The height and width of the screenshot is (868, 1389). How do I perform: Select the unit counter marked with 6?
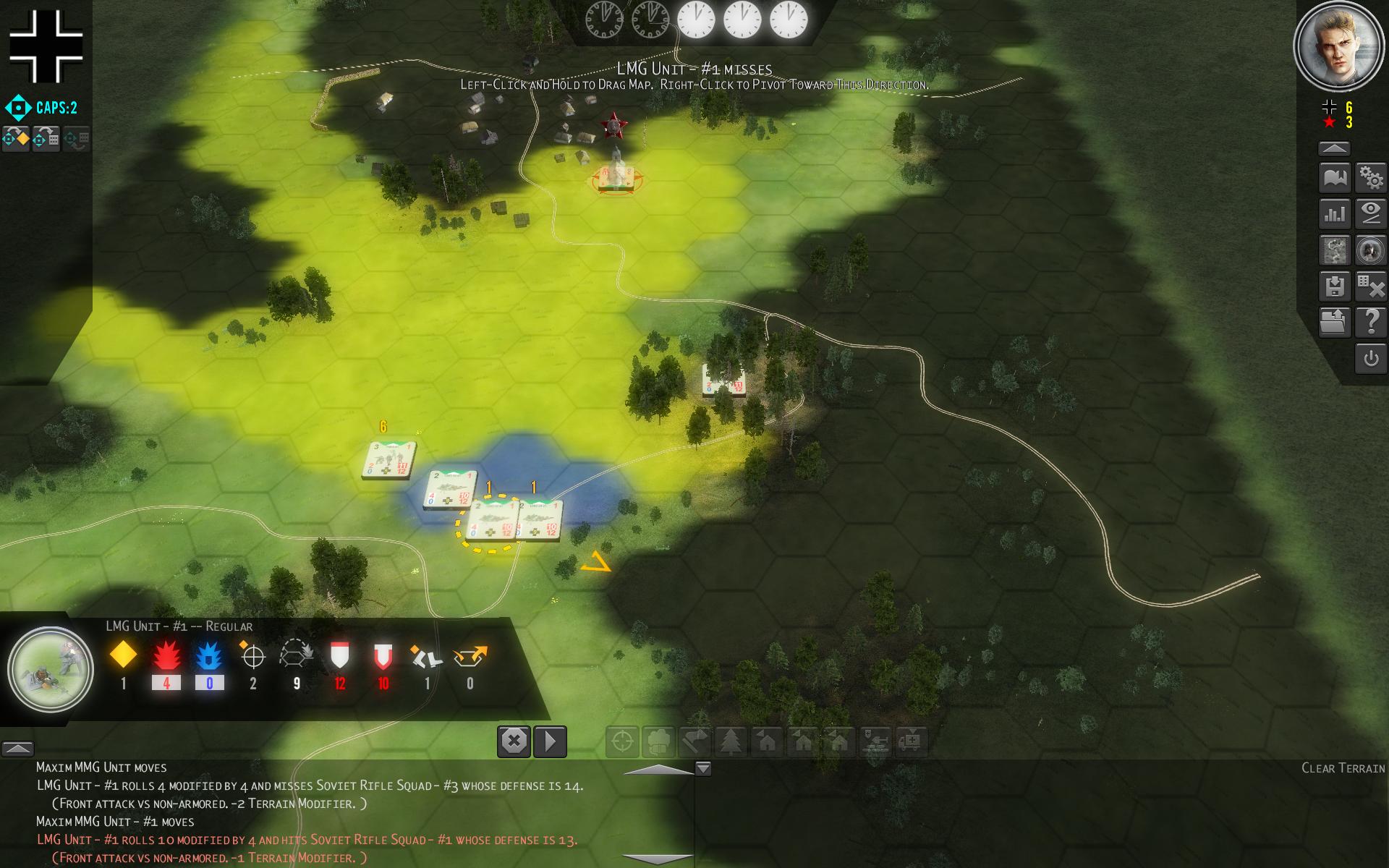coord(388,460)
